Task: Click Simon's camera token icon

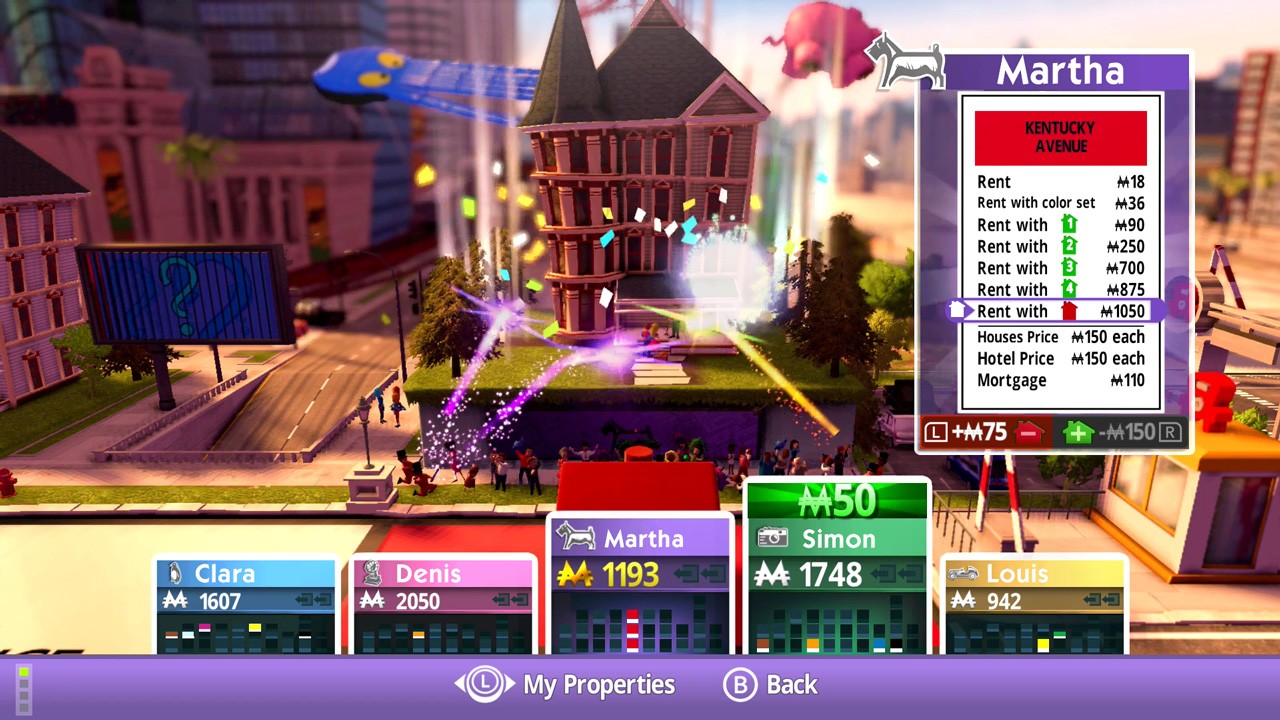Action: pos(772,538)
